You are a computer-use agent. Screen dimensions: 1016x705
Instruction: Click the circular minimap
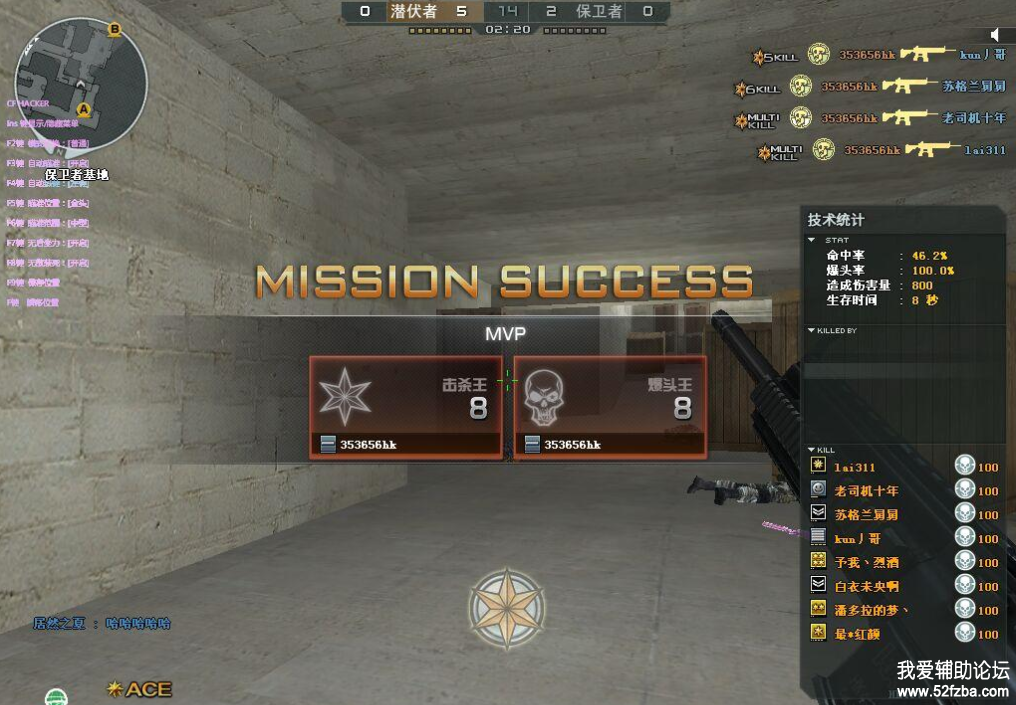[81, 84]
